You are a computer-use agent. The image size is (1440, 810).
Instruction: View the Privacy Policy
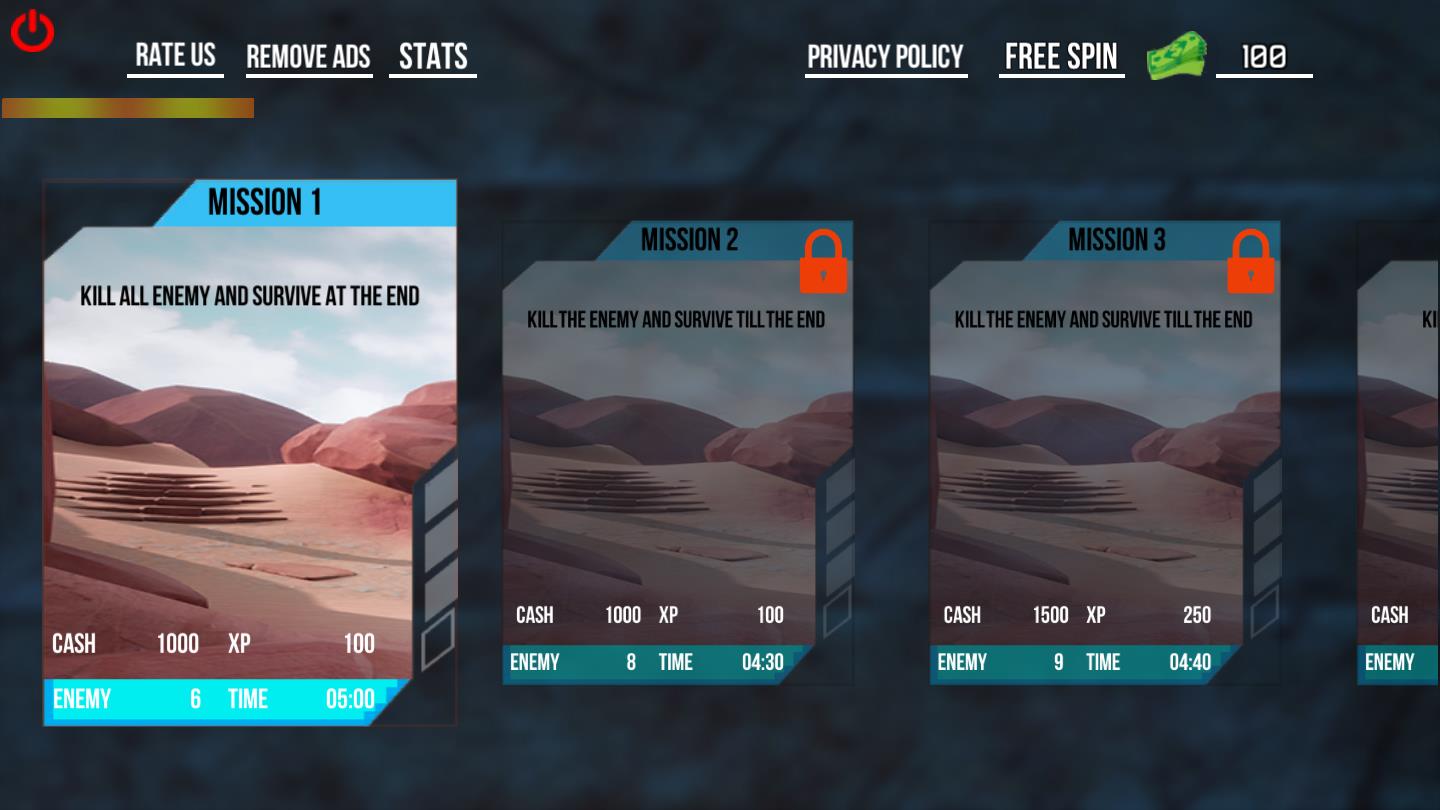point(885,57)
